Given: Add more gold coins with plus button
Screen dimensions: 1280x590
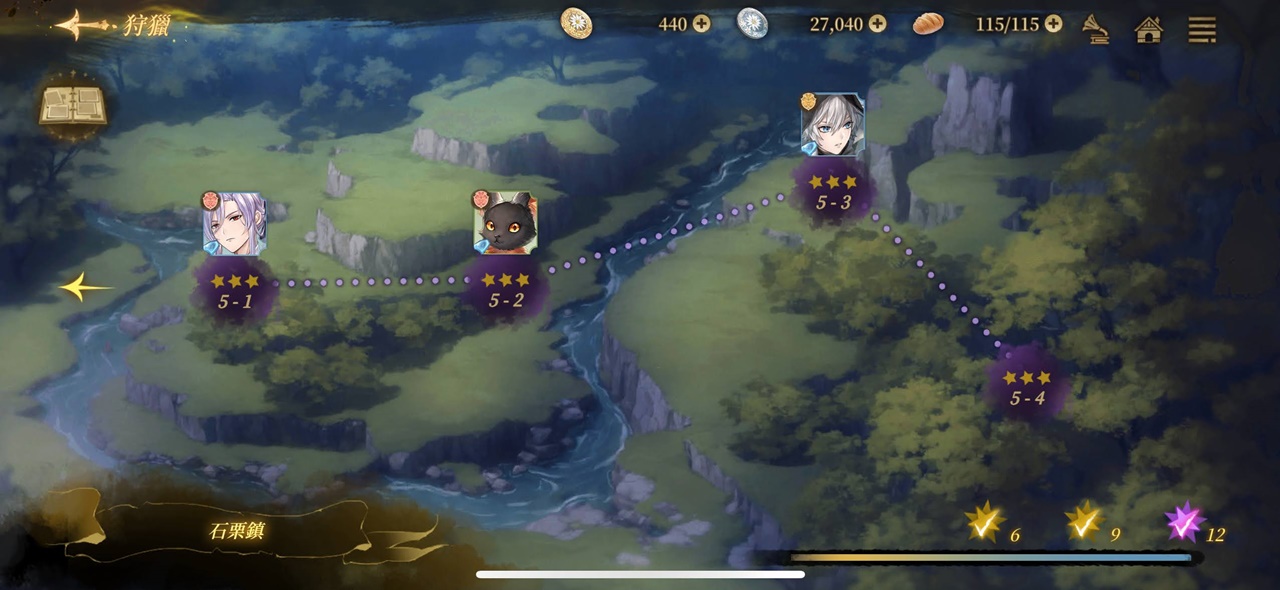Looking at the screenshot, I should pos(702,24).
